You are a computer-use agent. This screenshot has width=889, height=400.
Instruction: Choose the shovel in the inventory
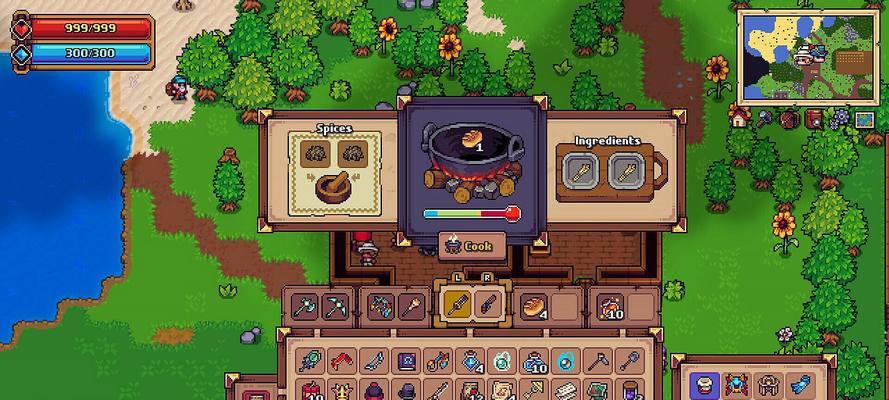click(631, 360)
